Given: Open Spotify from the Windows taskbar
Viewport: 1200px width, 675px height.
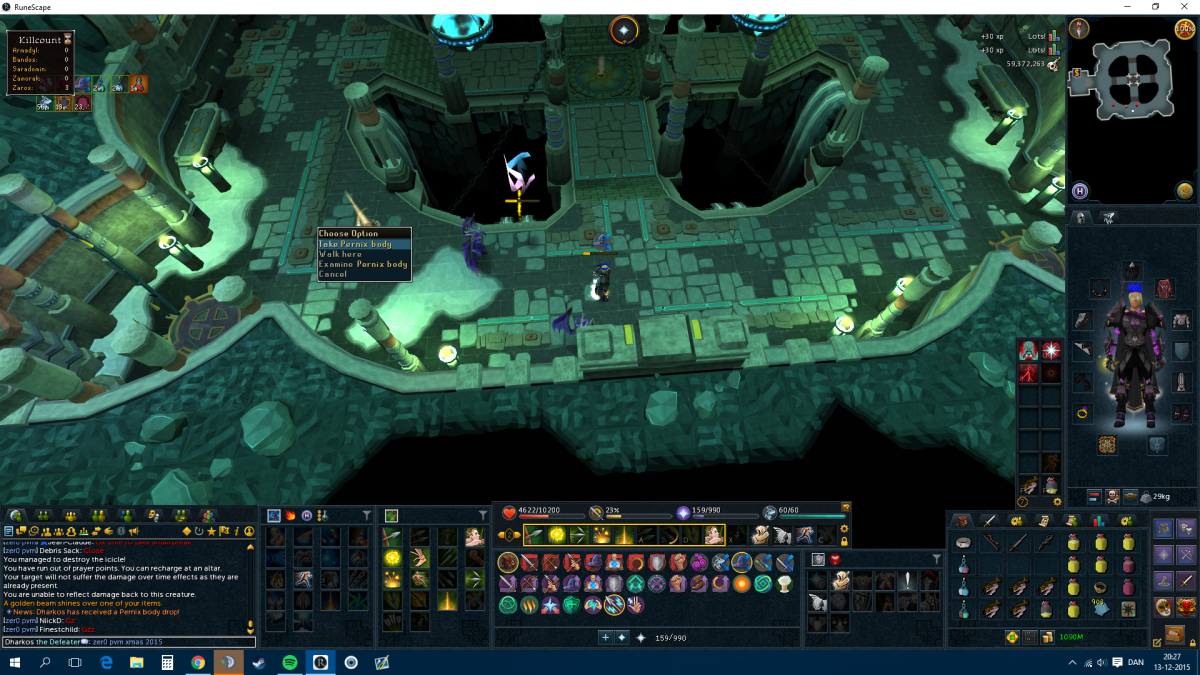Looking at the screenshot, I should [x=289, y=662].
